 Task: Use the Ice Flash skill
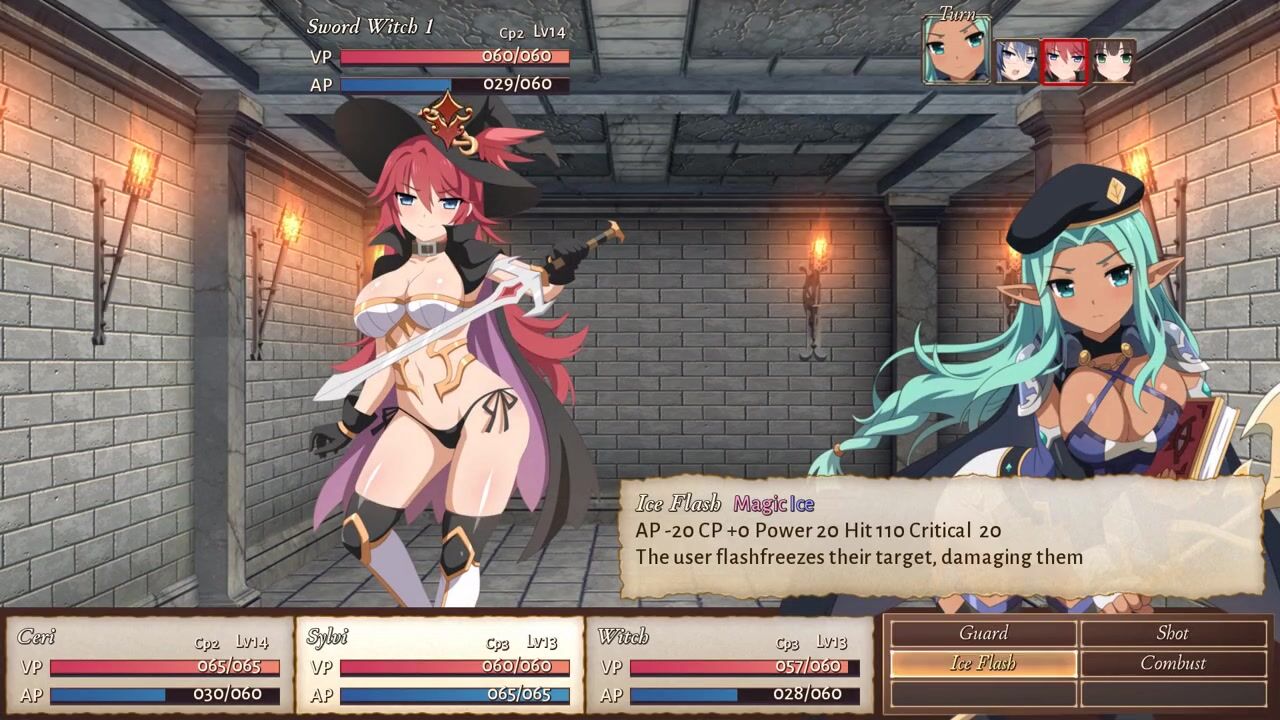[983, 663]
